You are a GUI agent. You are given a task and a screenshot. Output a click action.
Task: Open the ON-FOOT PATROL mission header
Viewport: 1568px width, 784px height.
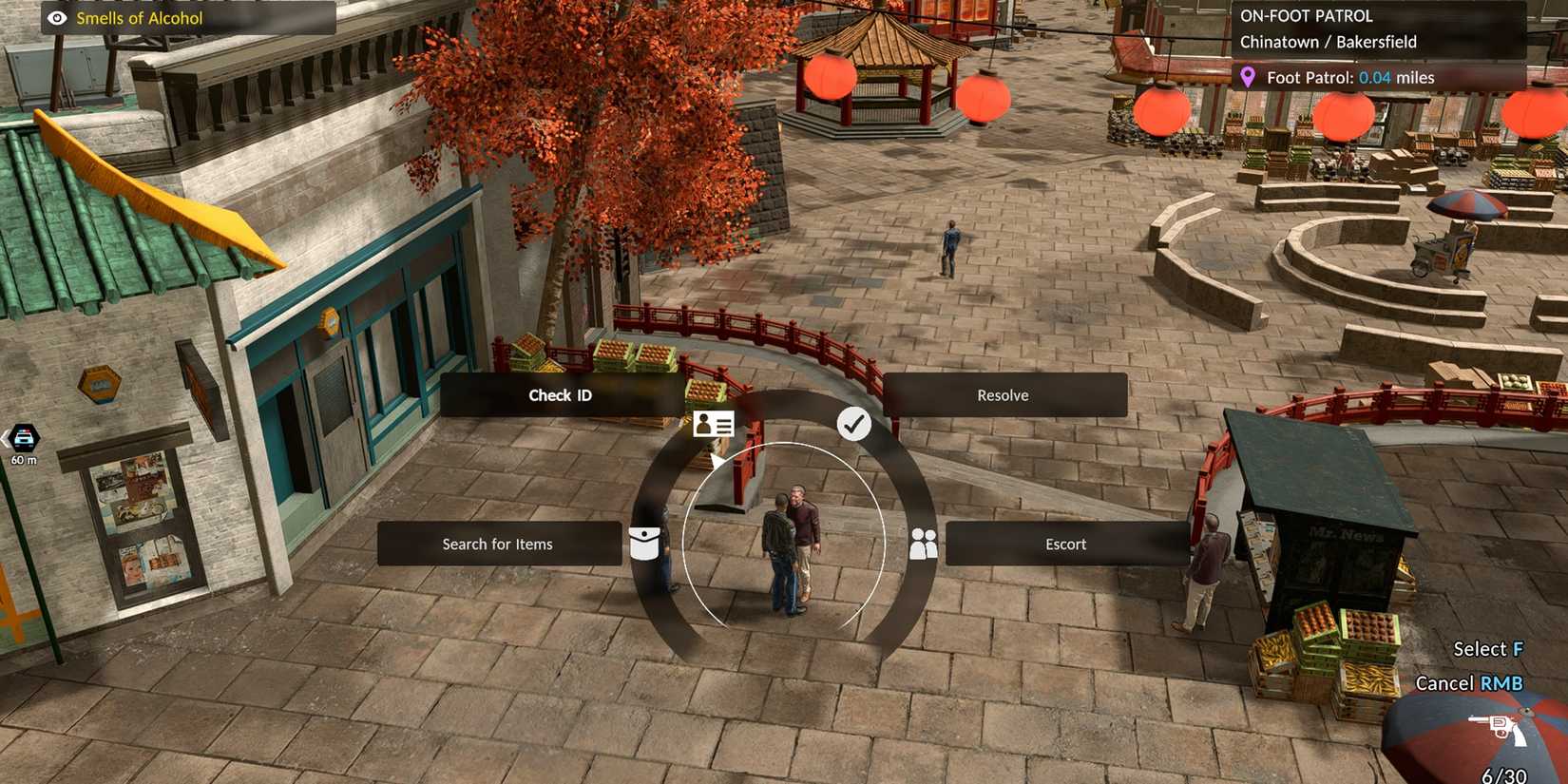(x=1306, y=15)
